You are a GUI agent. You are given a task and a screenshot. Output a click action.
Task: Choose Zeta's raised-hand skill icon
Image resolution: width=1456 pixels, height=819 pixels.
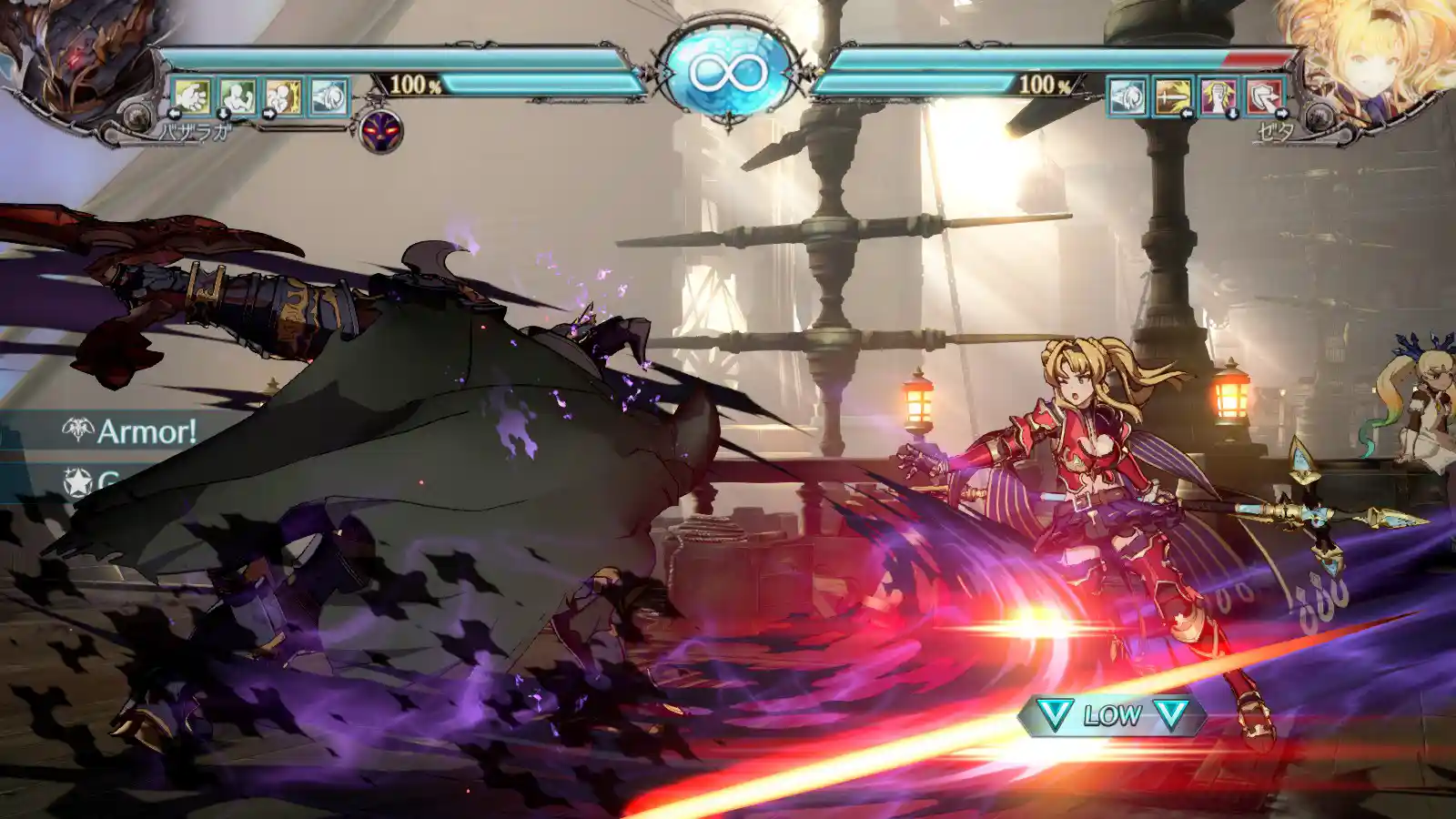(1218, 96)
